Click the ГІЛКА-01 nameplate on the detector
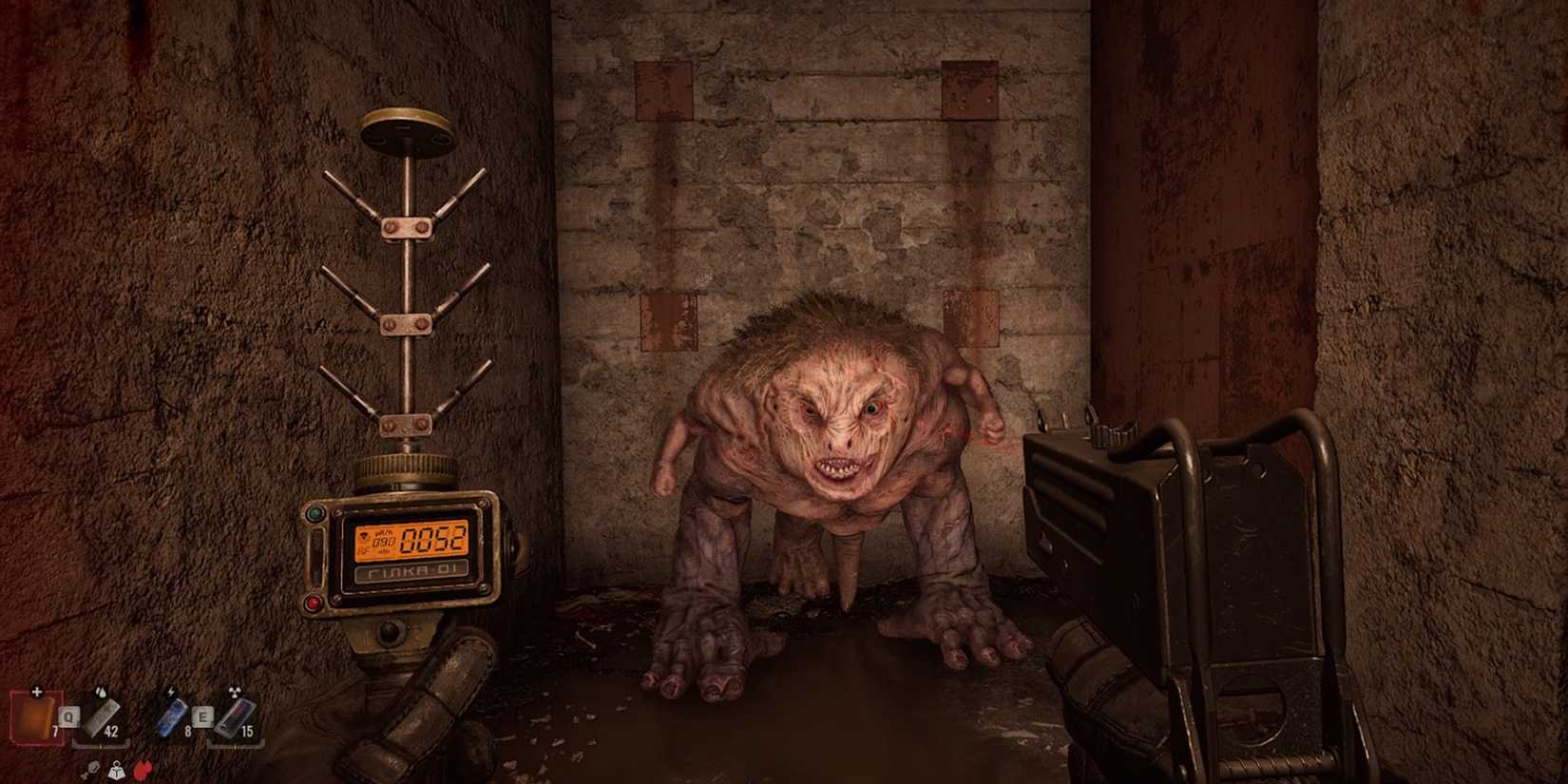1568x784 pixels. pos(412,569)
